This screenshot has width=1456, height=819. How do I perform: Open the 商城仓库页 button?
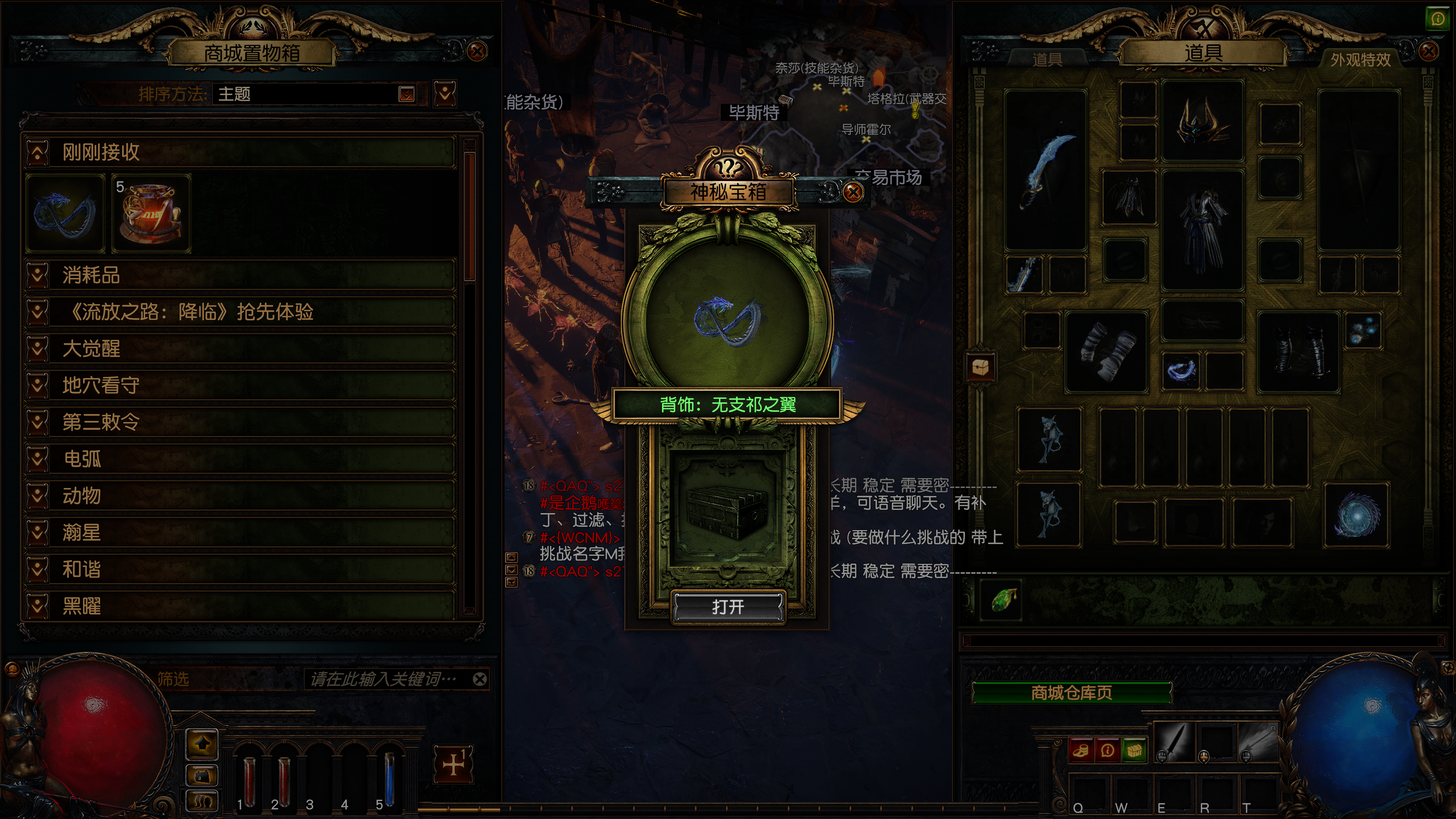click(1071, 692)
